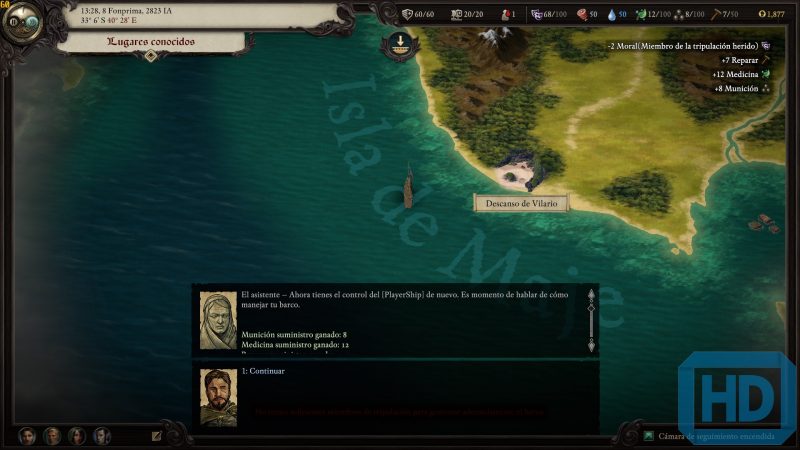Click the anchor ship button at the top

tap(400, 44)
